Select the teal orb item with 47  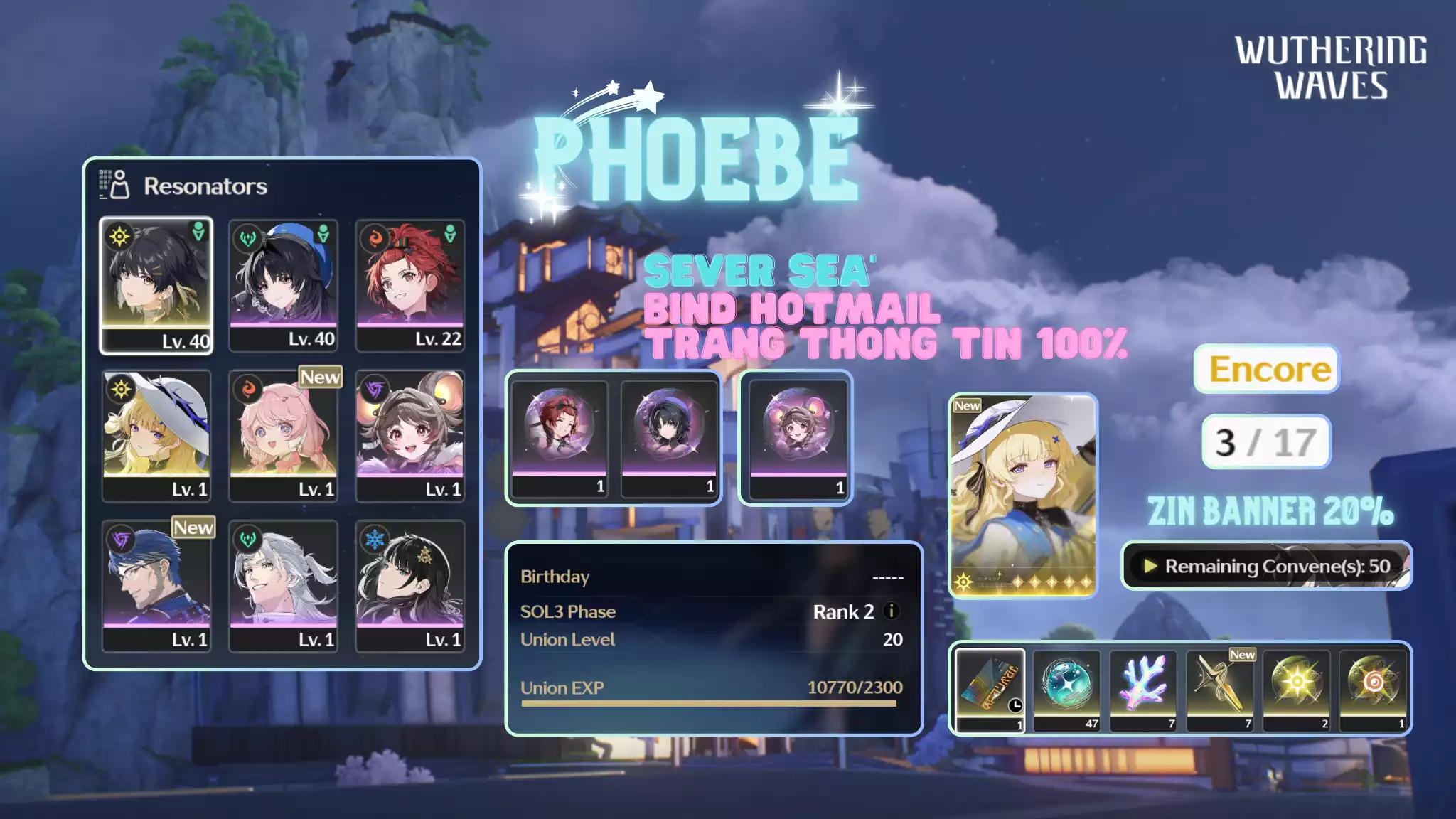point(1066,688)
